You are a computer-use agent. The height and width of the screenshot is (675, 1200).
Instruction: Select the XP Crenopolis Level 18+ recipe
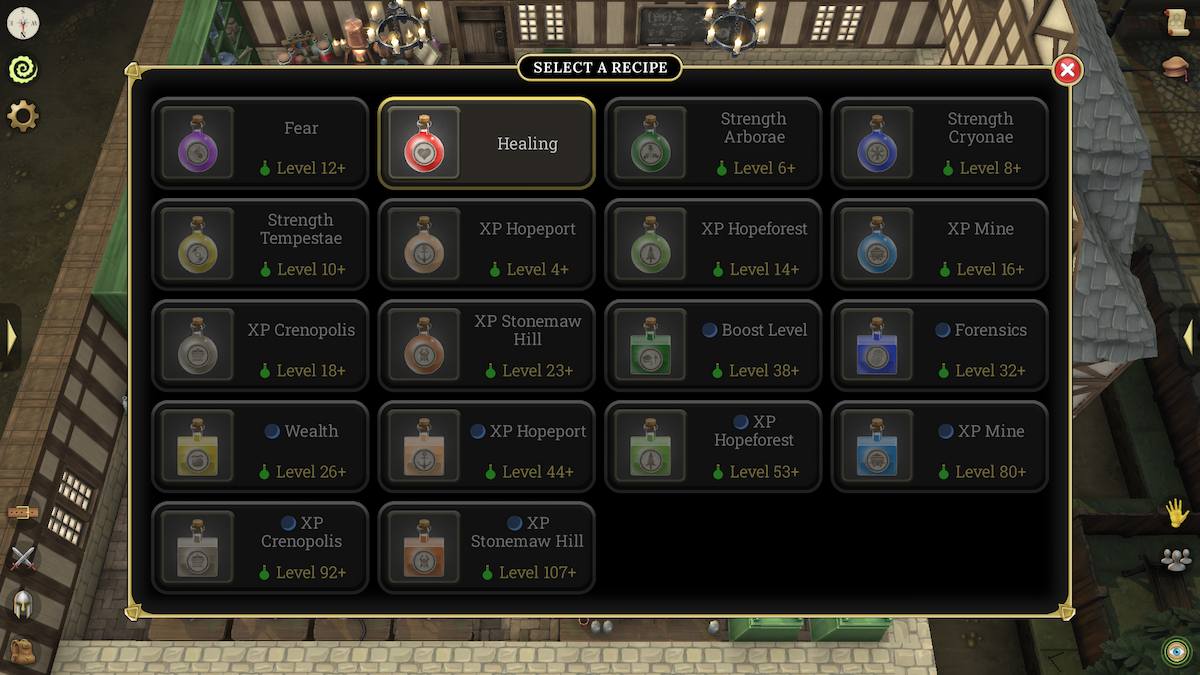[260, 346]
